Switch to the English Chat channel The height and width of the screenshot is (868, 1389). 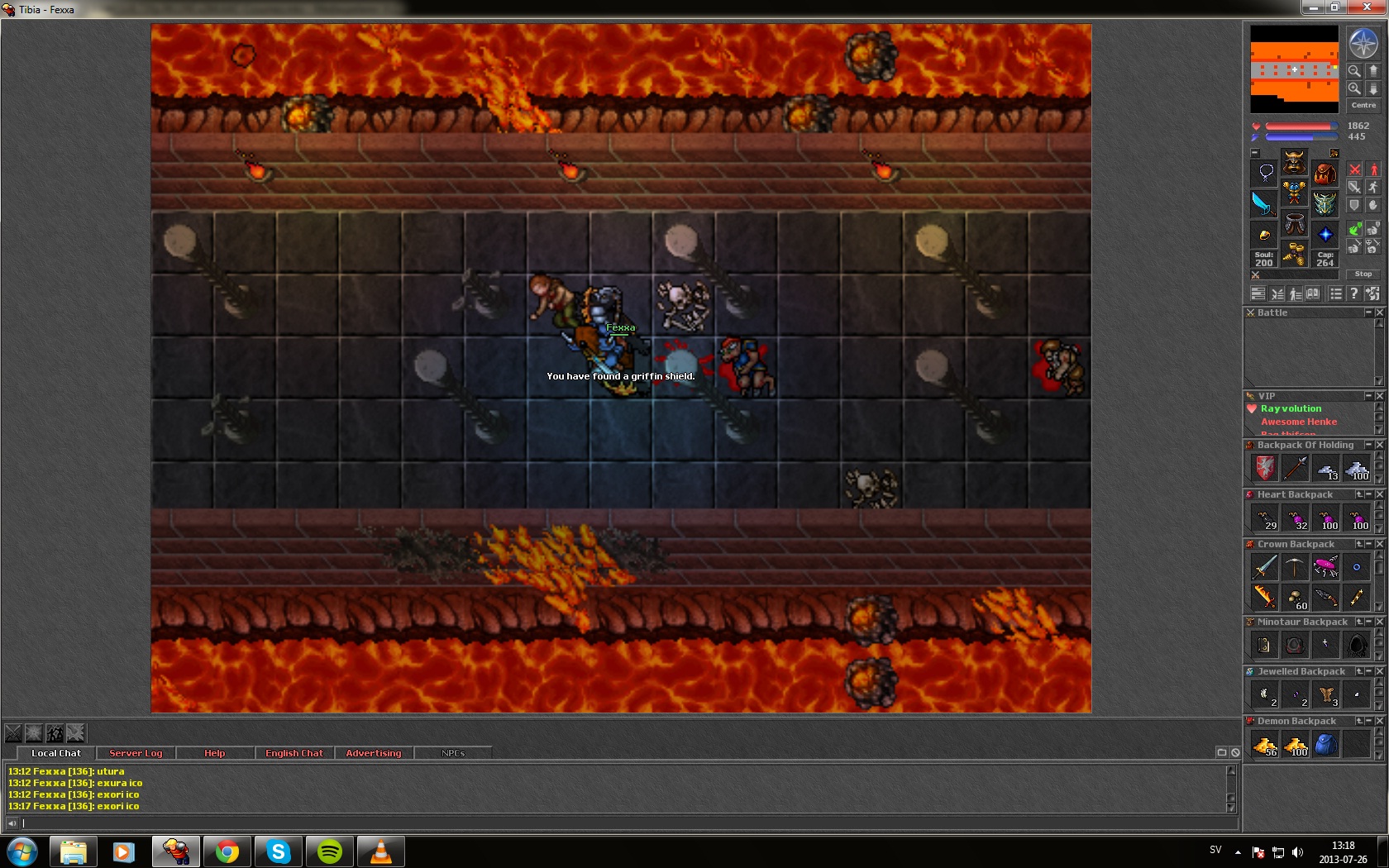[294, 753]
